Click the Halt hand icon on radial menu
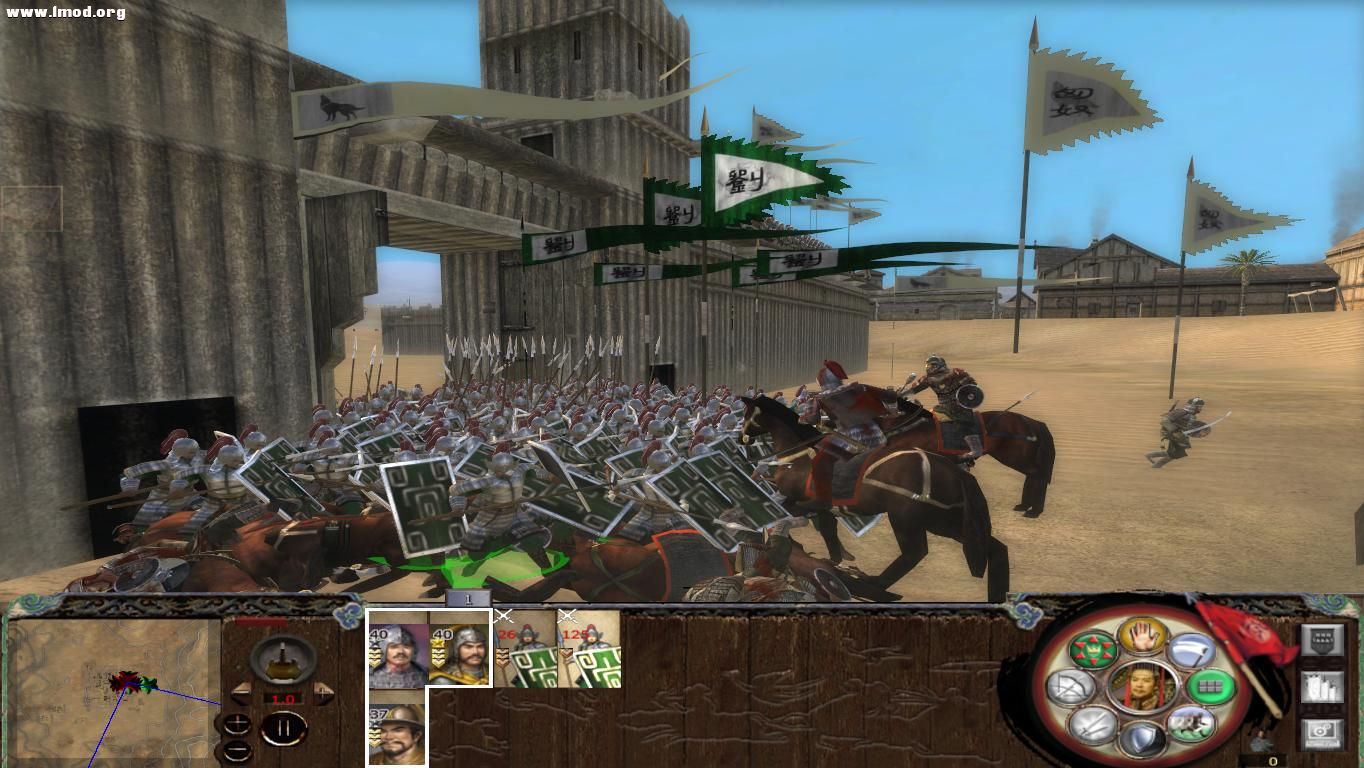This screenshot has width=1364, height=768. pyautogui.click(x=1143, y=636)
